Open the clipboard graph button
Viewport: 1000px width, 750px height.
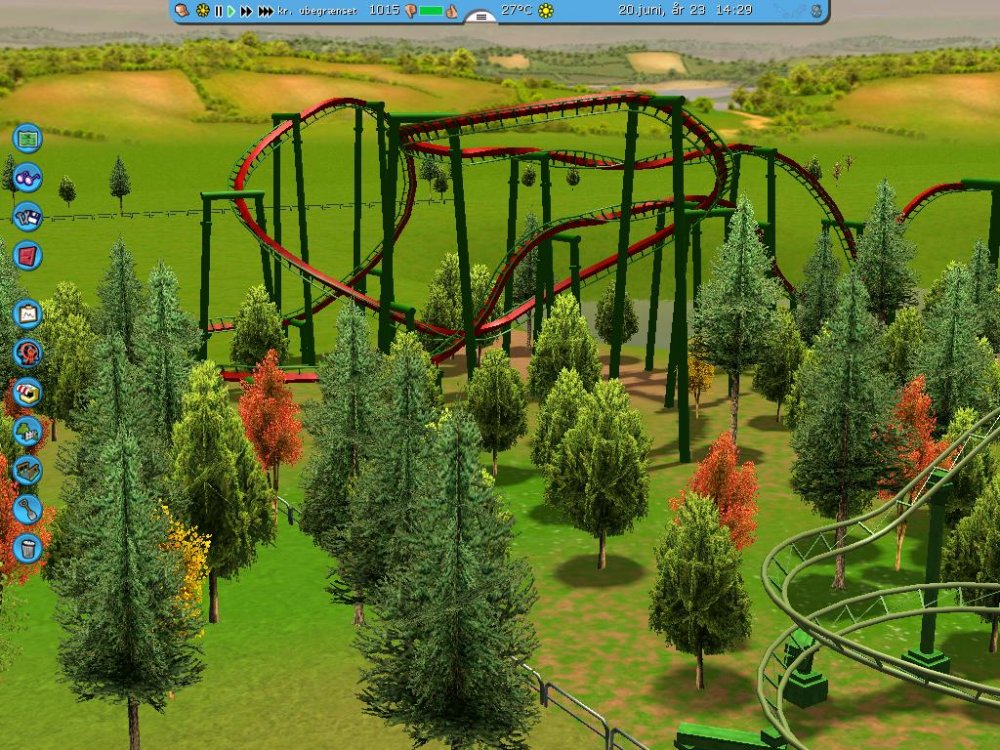point(27,314)
